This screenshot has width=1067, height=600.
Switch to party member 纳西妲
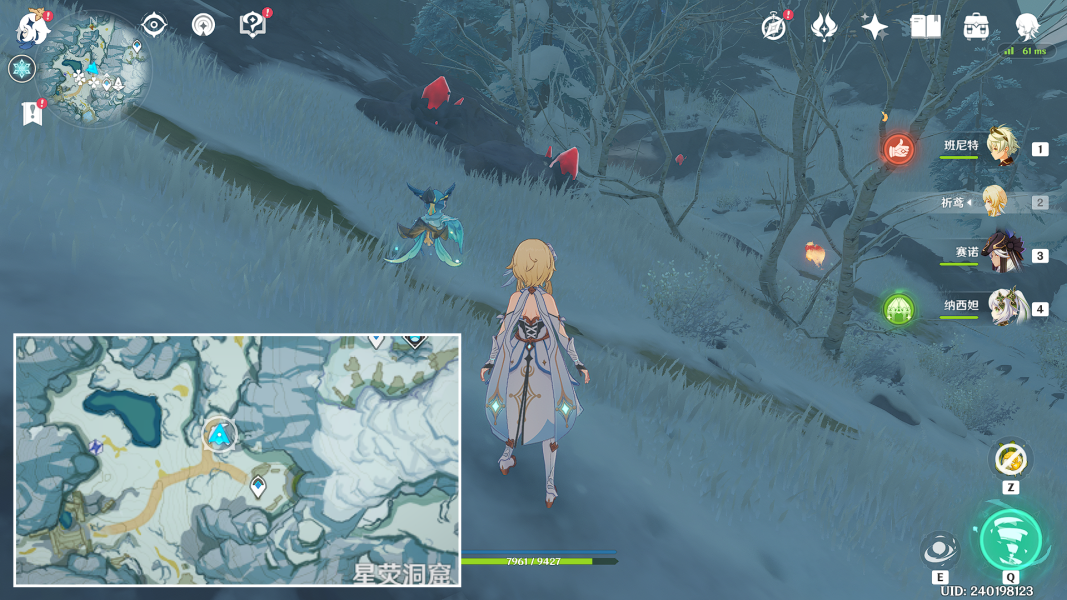pyautogui.click(x=1000, y=308)
